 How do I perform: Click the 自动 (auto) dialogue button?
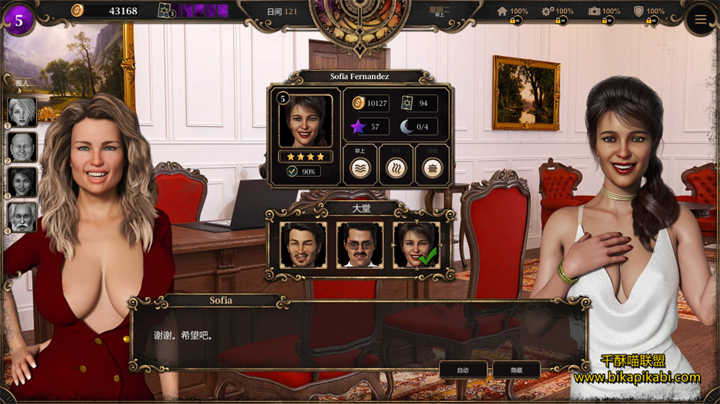point(463,369)
